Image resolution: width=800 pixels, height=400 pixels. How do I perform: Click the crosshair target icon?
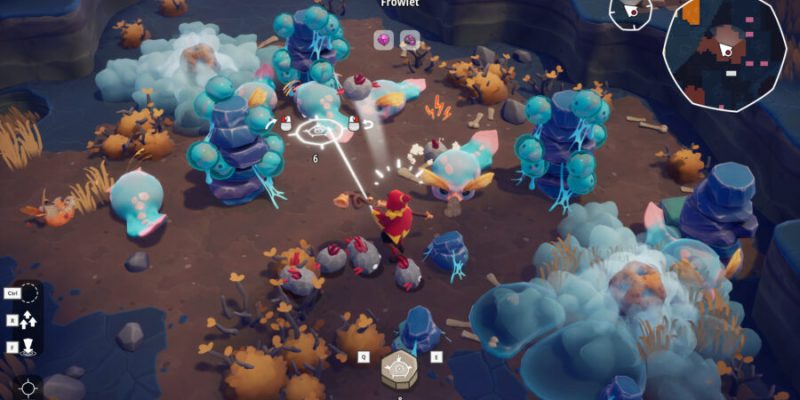(x=29, y=388)
